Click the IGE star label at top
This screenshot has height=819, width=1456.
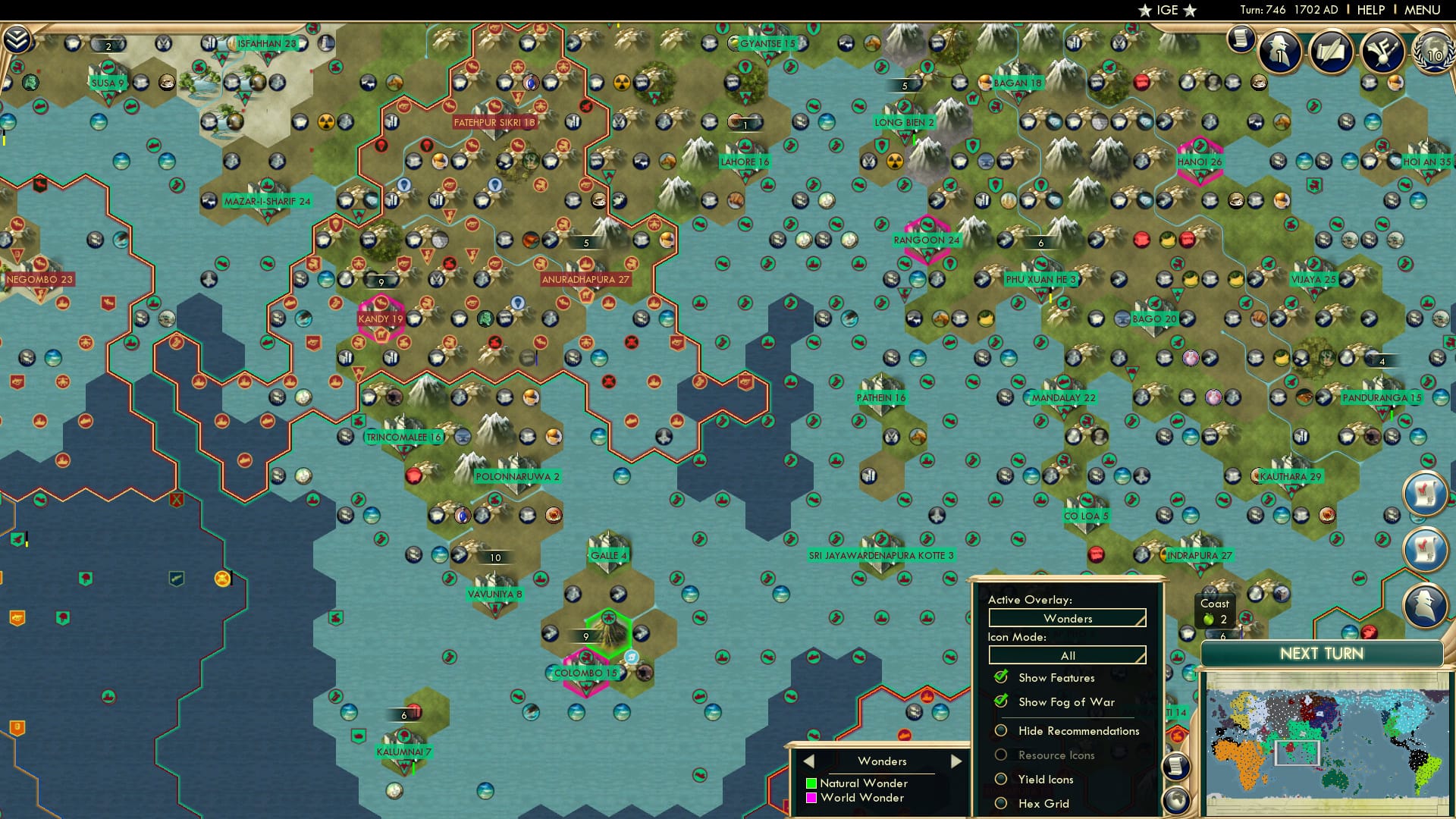tap(1168, 10)
